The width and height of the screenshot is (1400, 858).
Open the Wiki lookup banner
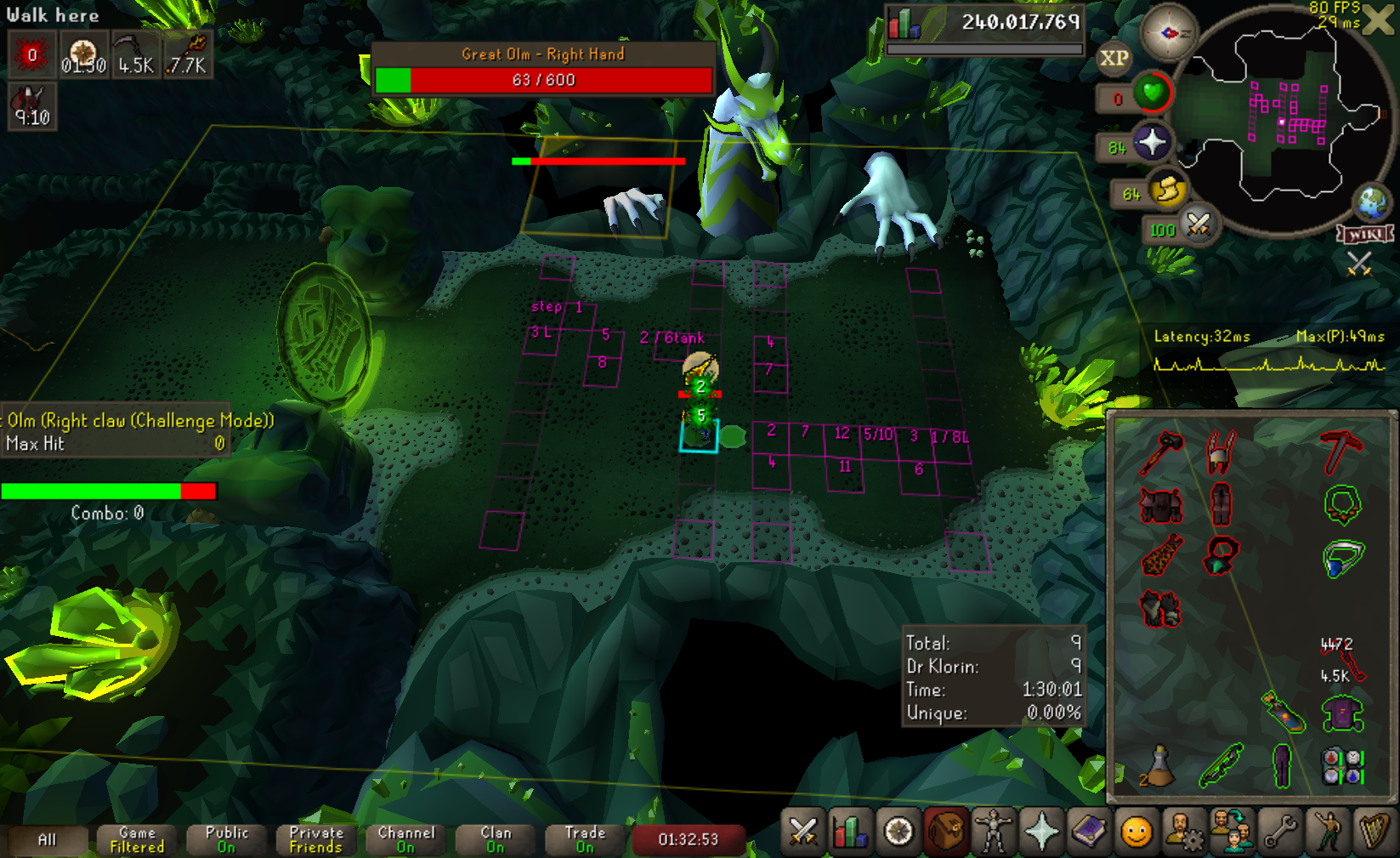(x=1365, y=234)
